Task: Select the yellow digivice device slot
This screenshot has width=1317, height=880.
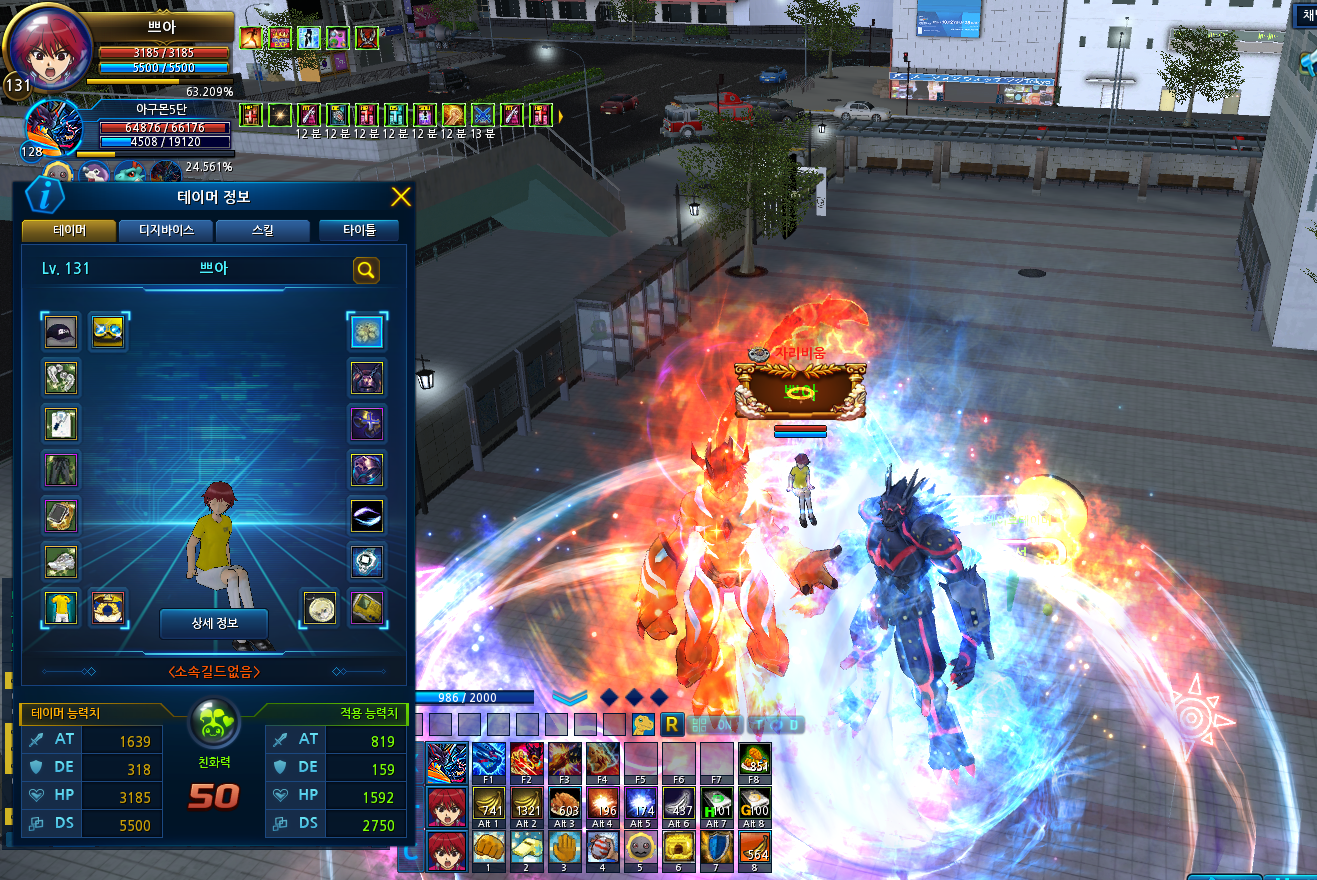Action: 366,608
